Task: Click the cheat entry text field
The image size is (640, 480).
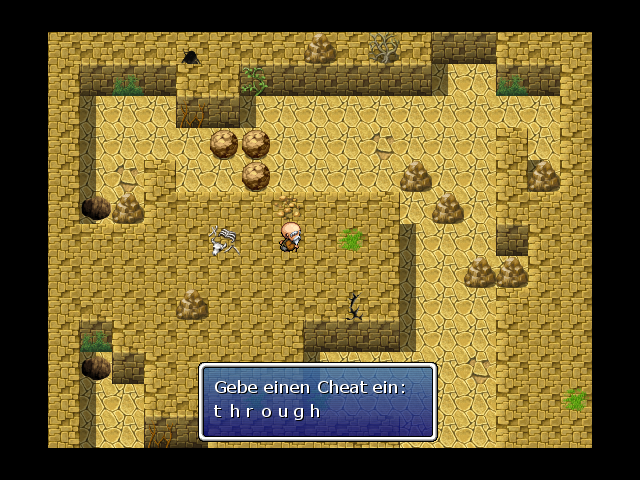Action: point(268,411)
